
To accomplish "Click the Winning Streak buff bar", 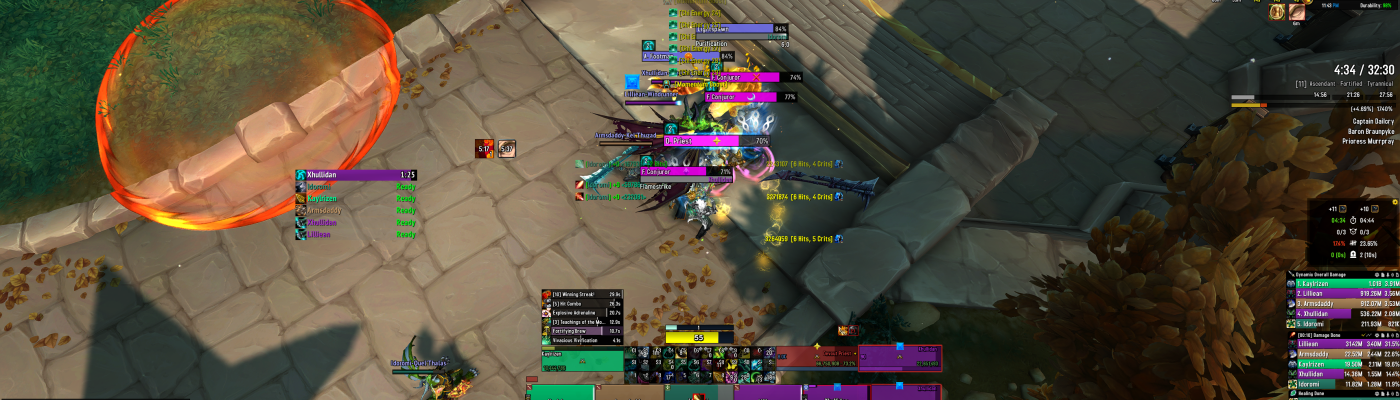I will click(x=572, y=294).
